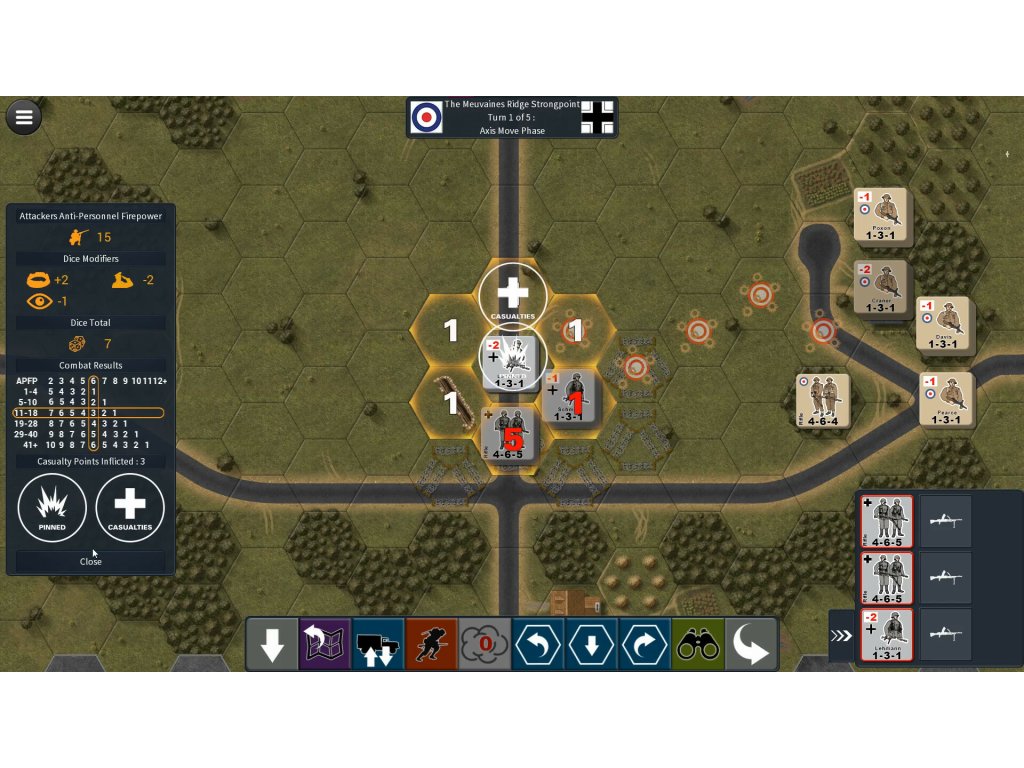Close the combat results panel
Image resolution: width=1024 pixels, height=768 pixels.
coord(91,561)
